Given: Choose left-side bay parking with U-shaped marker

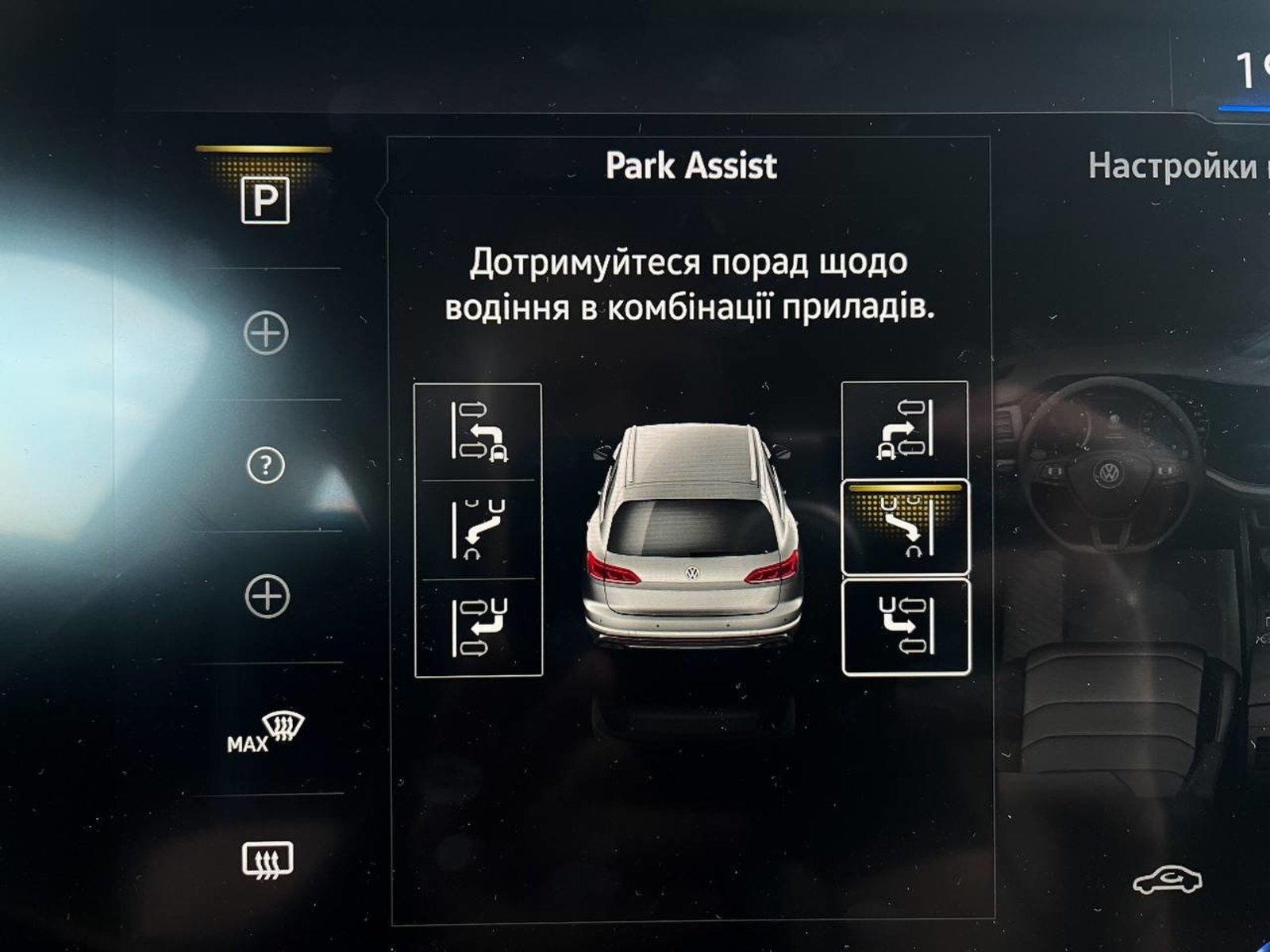Looking at the screenshot, I should pos(479,628).
